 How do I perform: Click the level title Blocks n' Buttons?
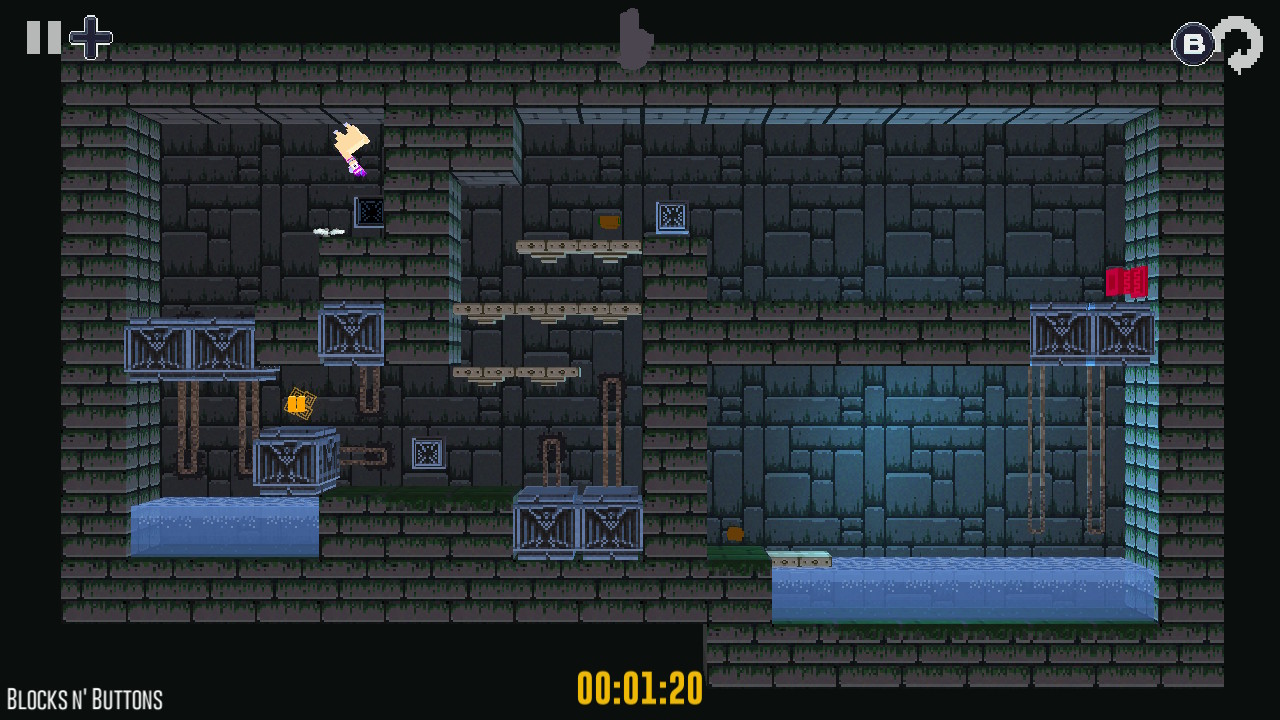pyautogui.click(x=85, y=698)
